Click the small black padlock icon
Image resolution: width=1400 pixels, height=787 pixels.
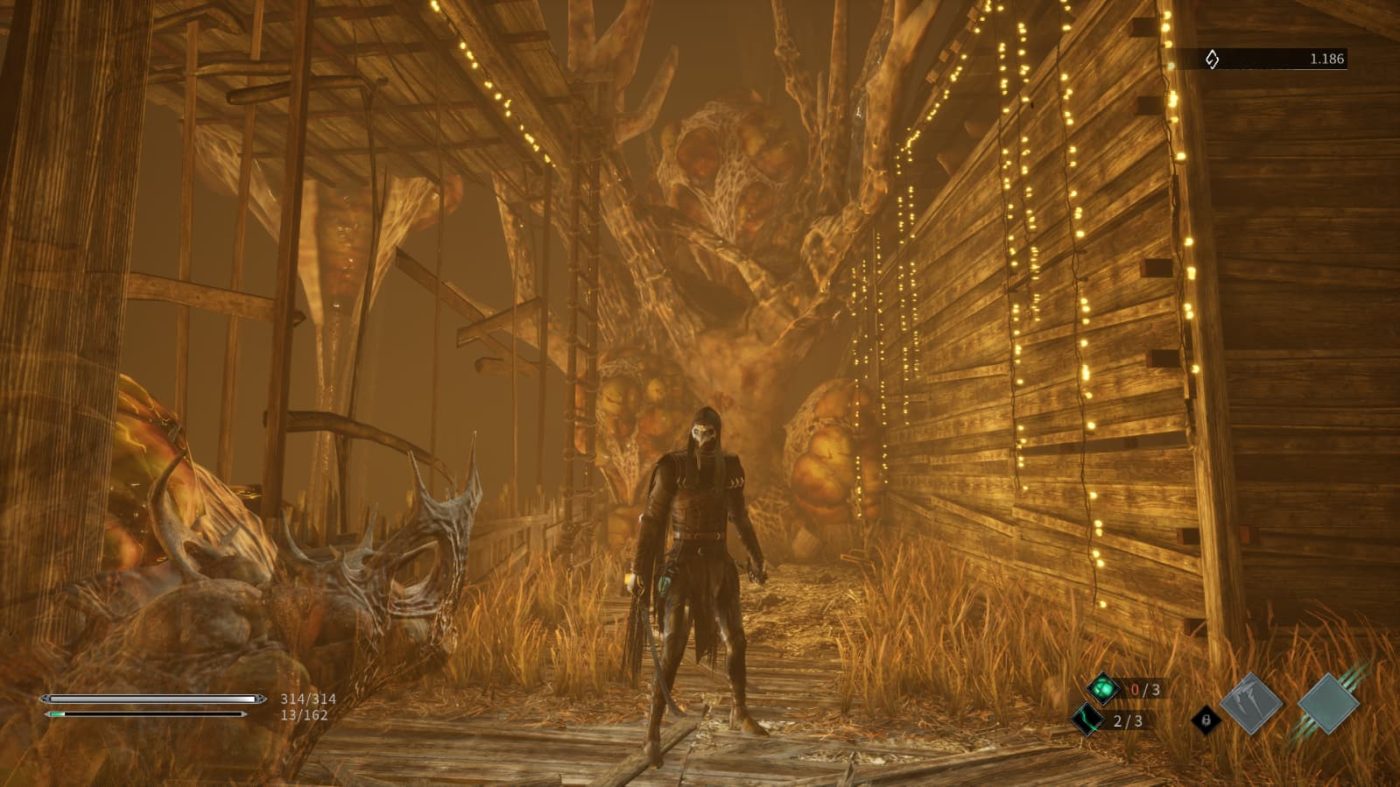[x=1206, y=719]
